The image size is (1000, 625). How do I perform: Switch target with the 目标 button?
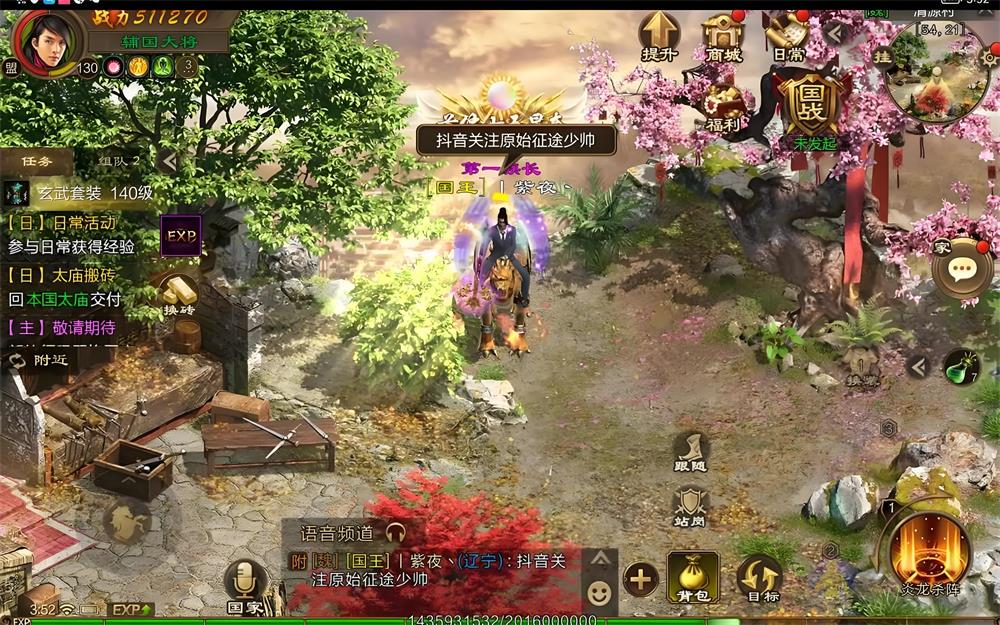coord(759,577)
